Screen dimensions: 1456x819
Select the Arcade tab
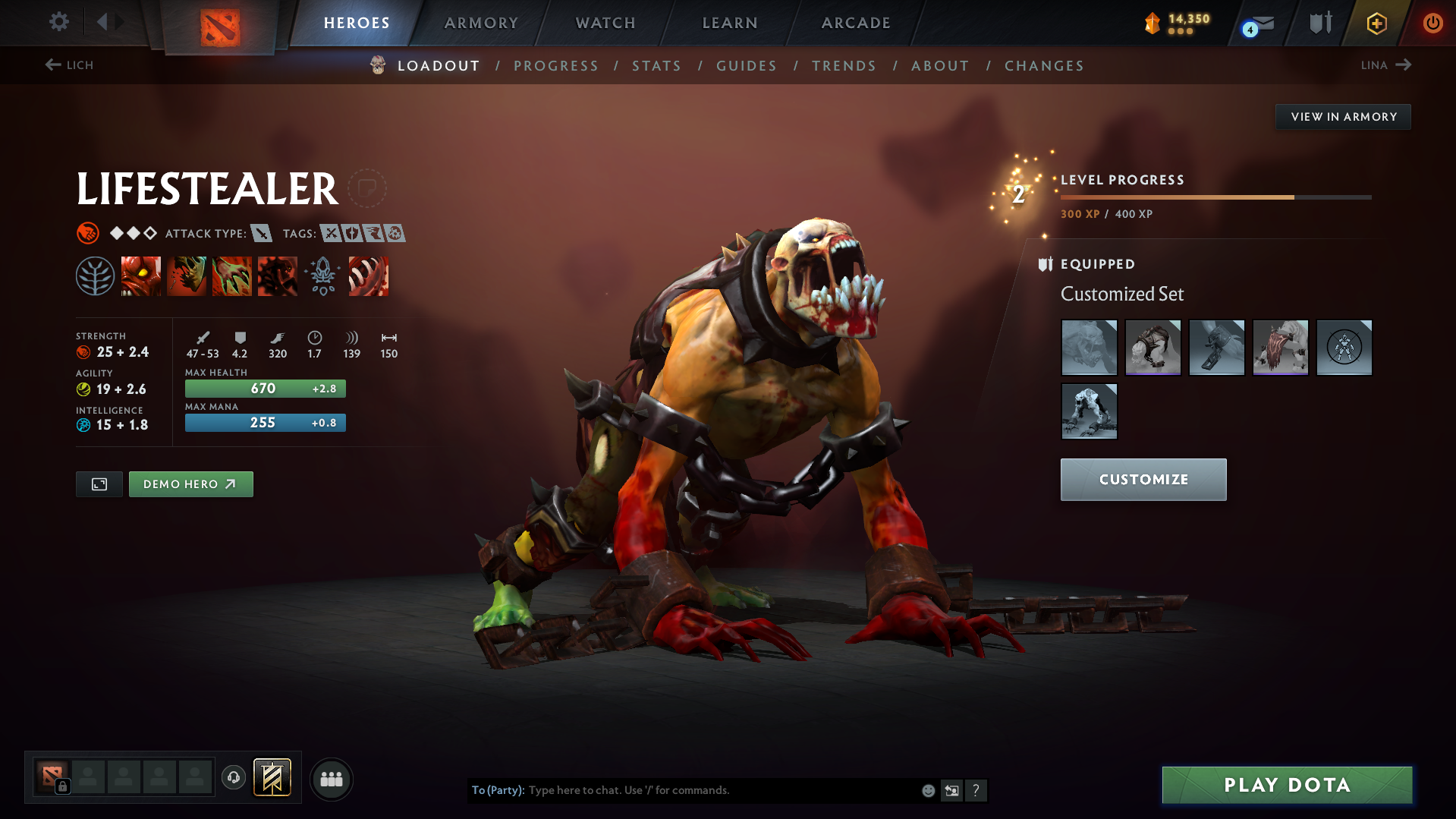[856, 23]
